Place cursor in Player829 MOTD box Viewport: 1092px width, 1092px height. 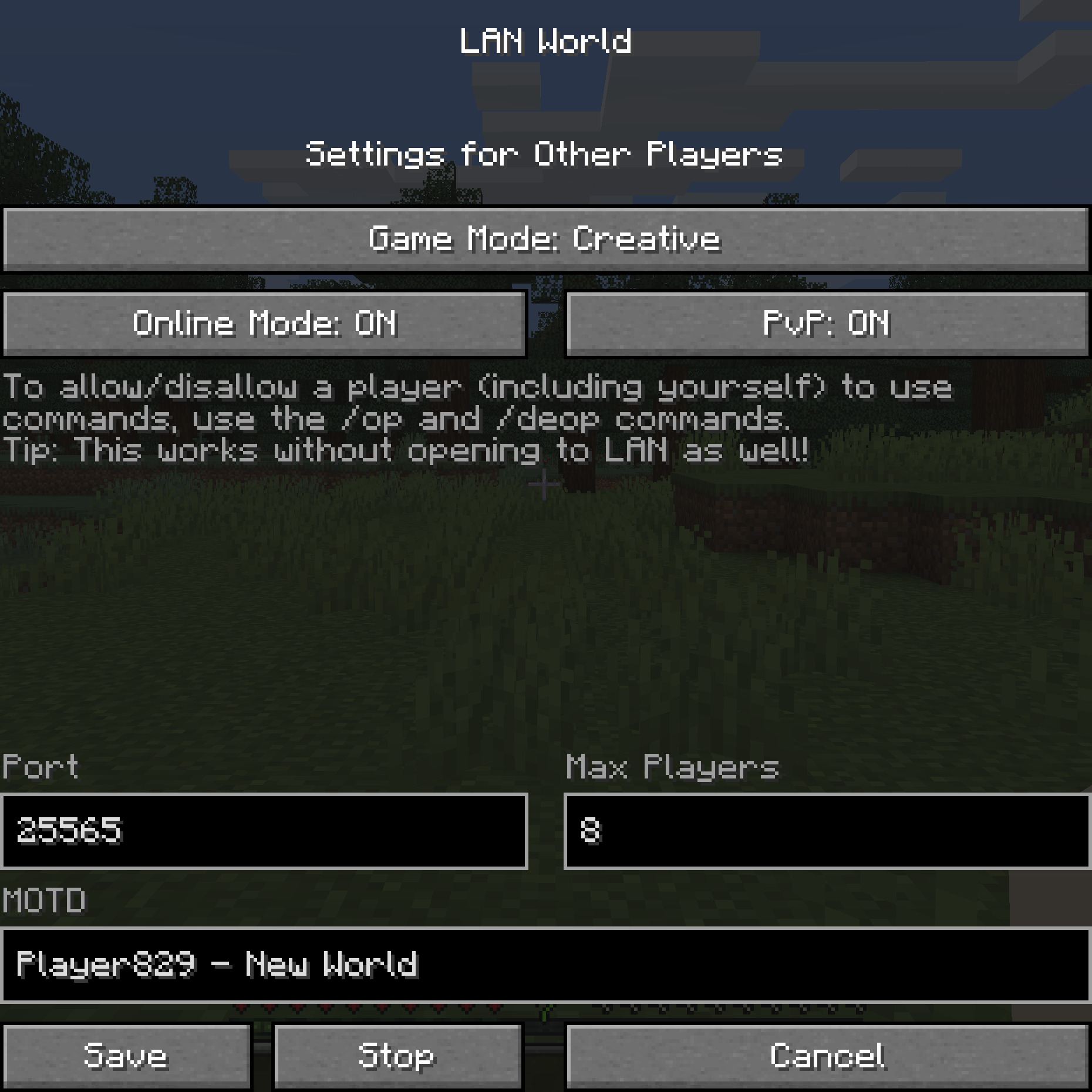coord(546,965)
